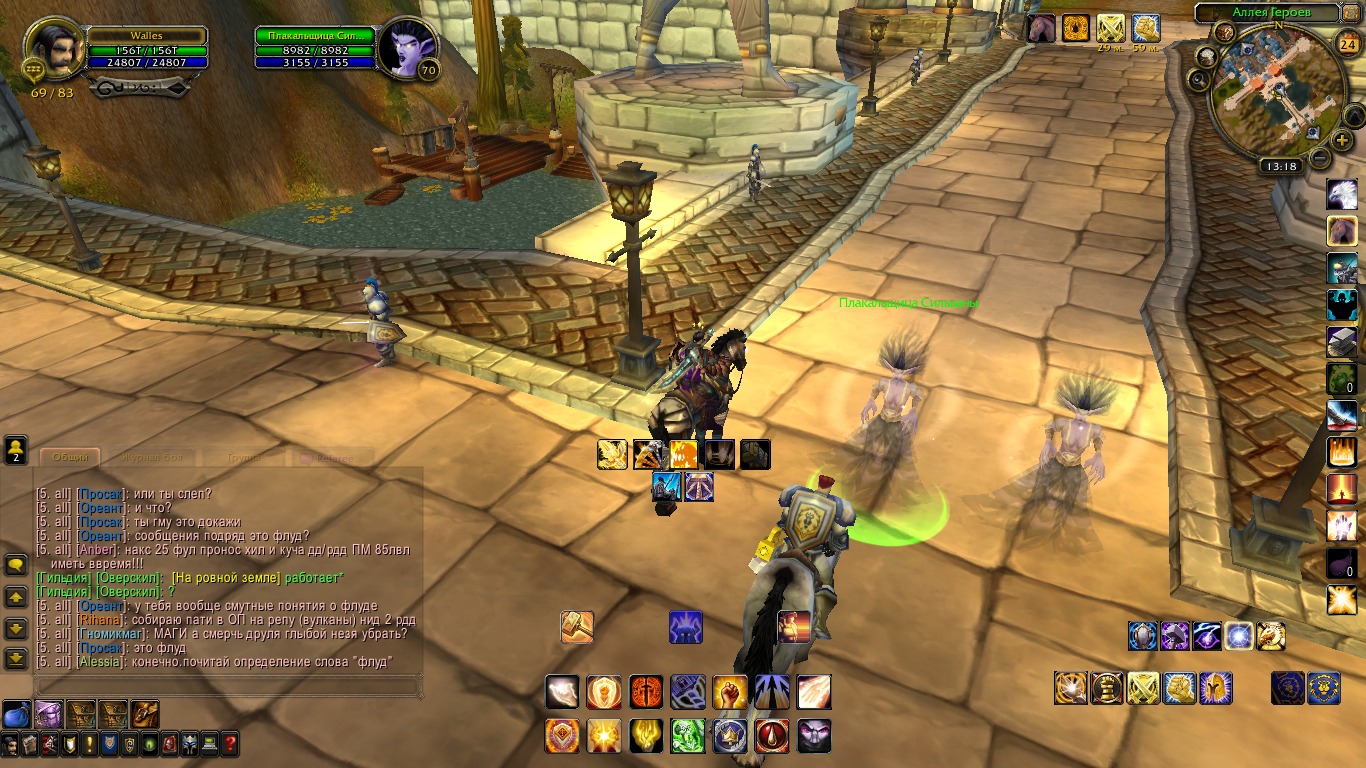Switch to the Общий chat tab
1366x768 pixels.
[x=70, y=457]
